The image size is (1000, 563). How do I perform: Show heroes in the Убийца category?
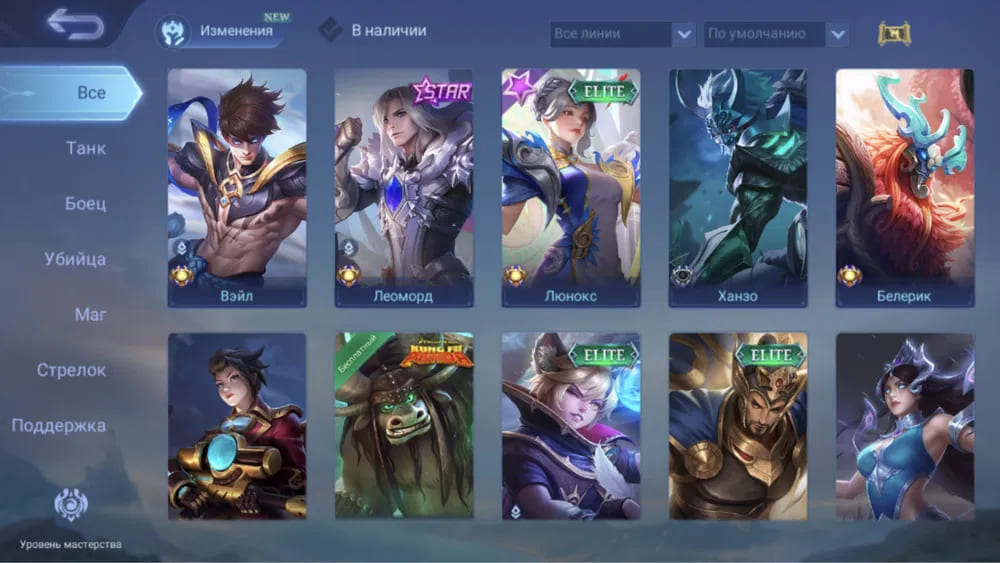(75, 260)
